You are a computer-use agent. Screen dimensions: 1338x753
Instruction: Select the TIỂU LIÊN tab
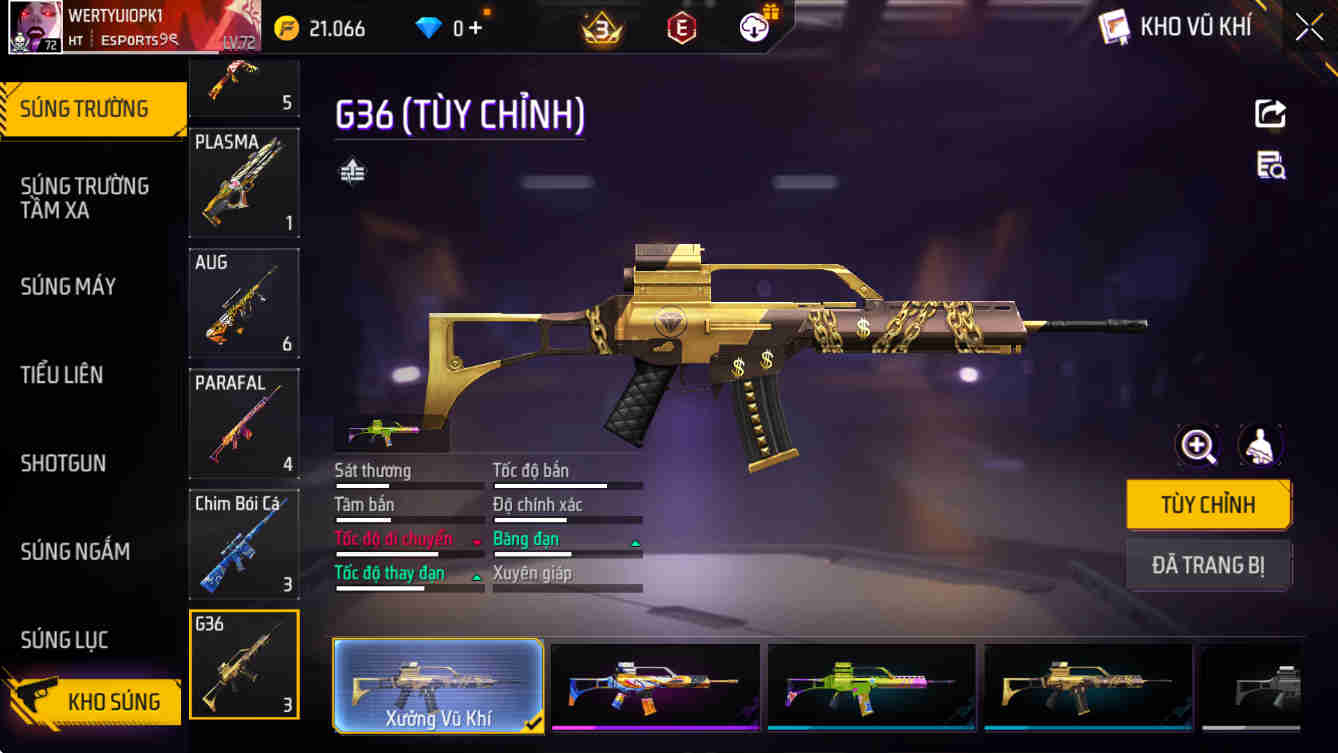(x=63, y=375)
